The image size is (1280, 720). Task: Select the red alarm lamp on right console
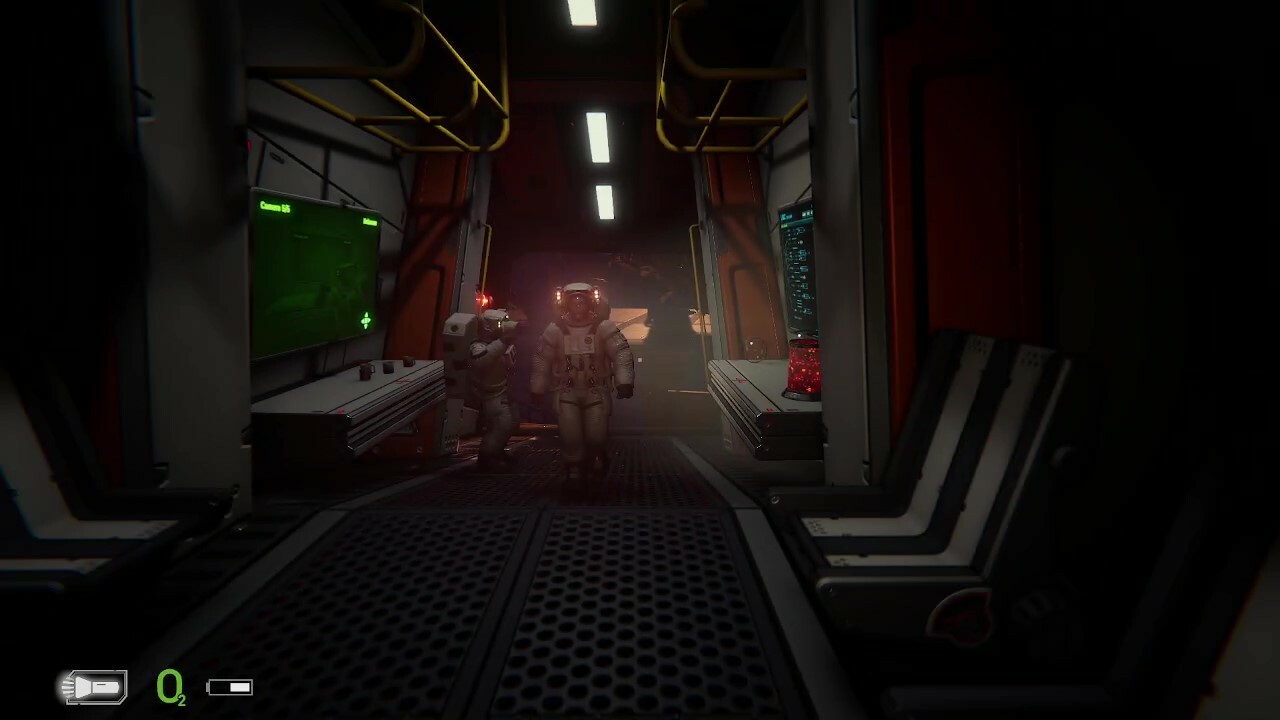click(x=803, y=367)
